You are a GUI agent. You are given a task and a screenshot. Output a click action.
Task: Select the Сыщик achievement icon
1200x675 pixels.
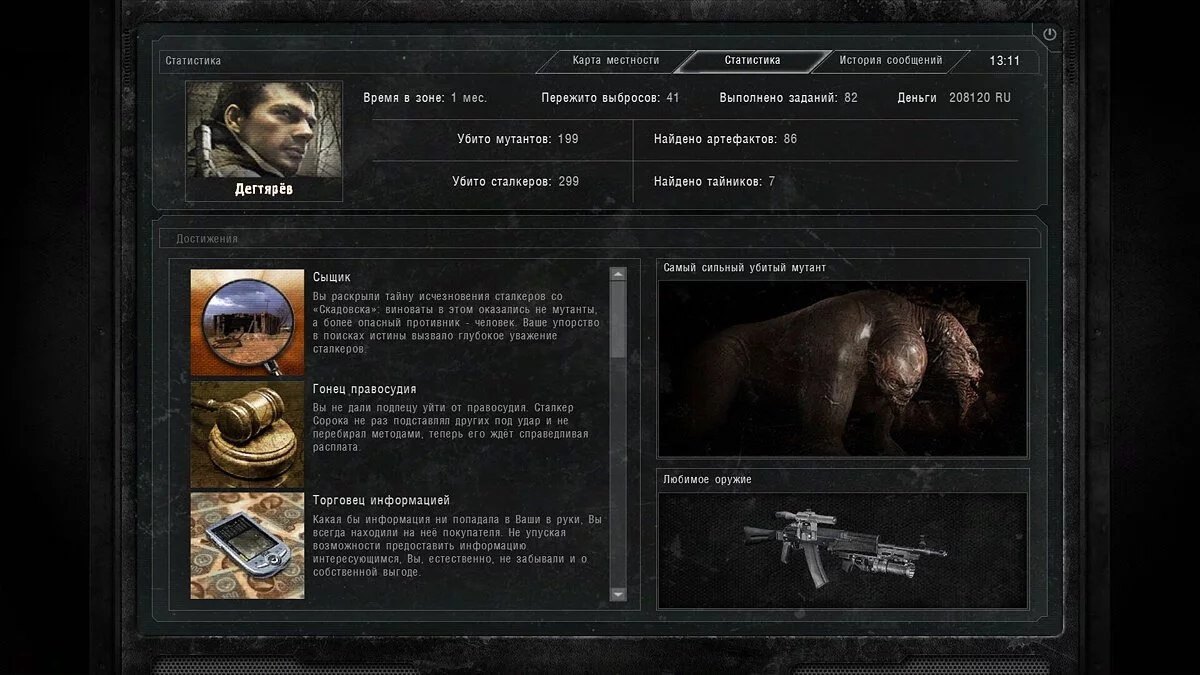pos(247,322)
